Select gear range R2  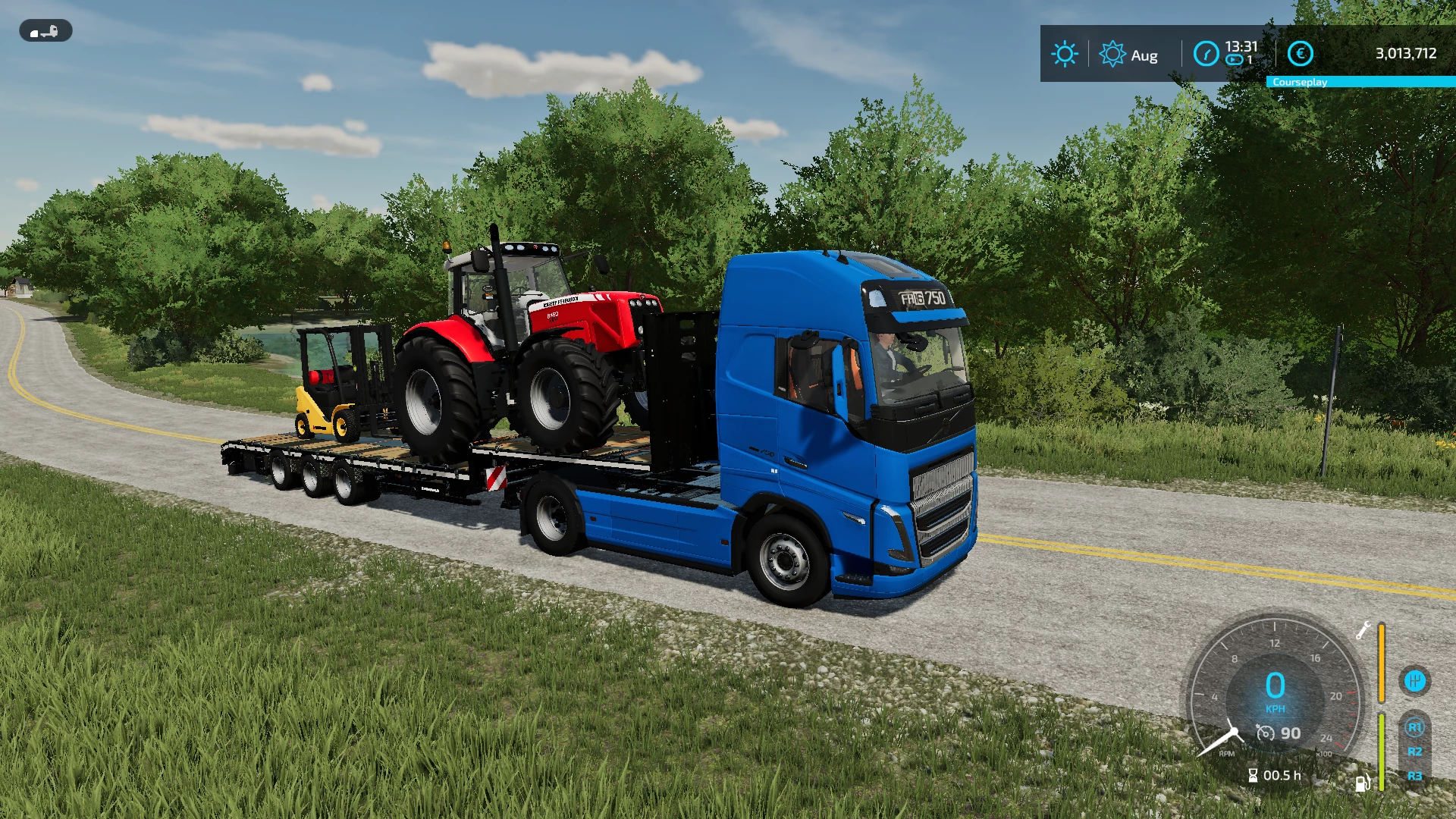pos(1415,752)
